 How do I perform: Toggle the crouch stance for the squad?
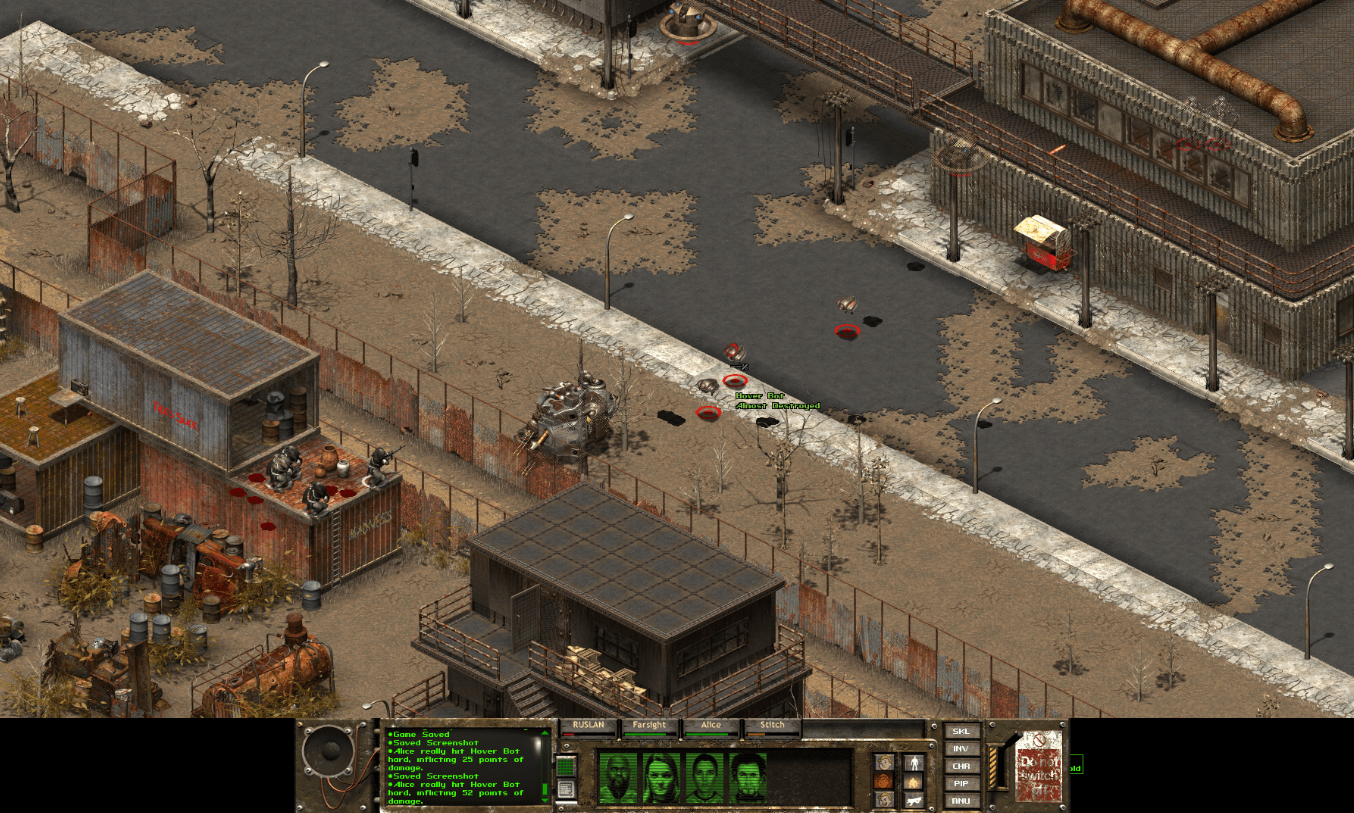point(912,781)
